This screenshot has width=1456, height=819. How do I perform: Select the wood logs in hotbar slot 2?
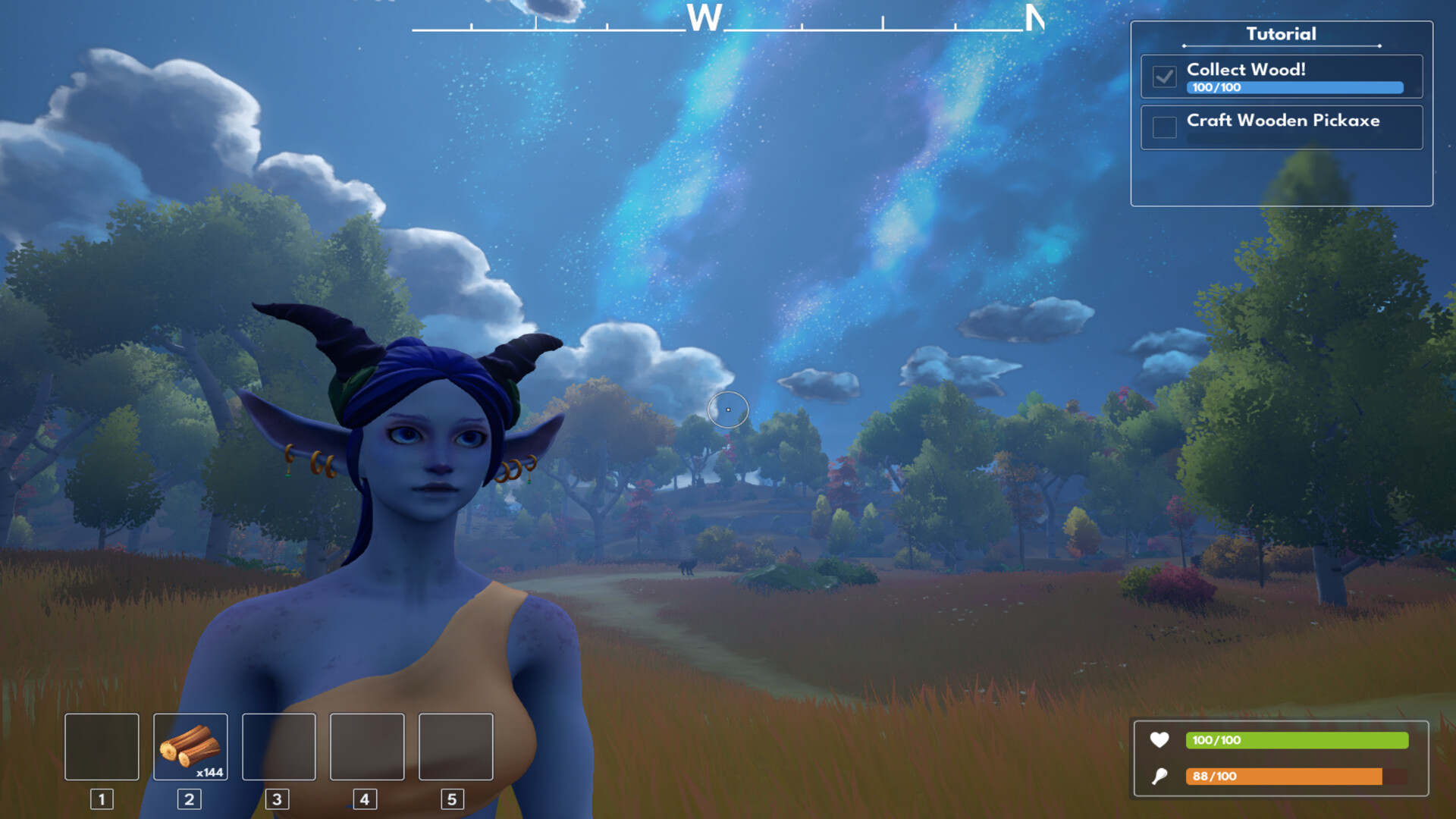[x=190, y=747]
